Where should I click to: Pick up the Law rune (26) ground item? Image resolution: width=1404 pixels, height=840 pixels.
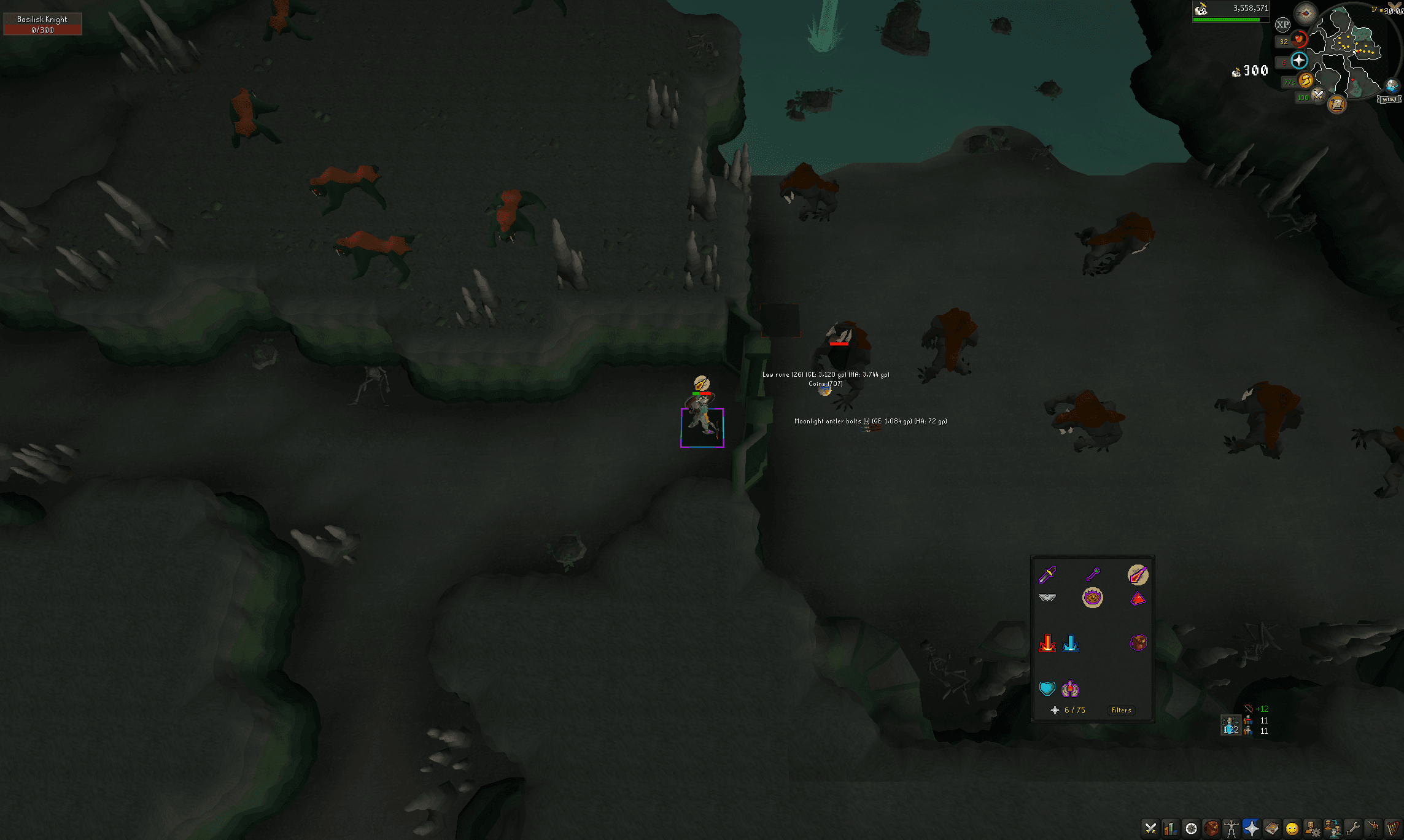824,374
